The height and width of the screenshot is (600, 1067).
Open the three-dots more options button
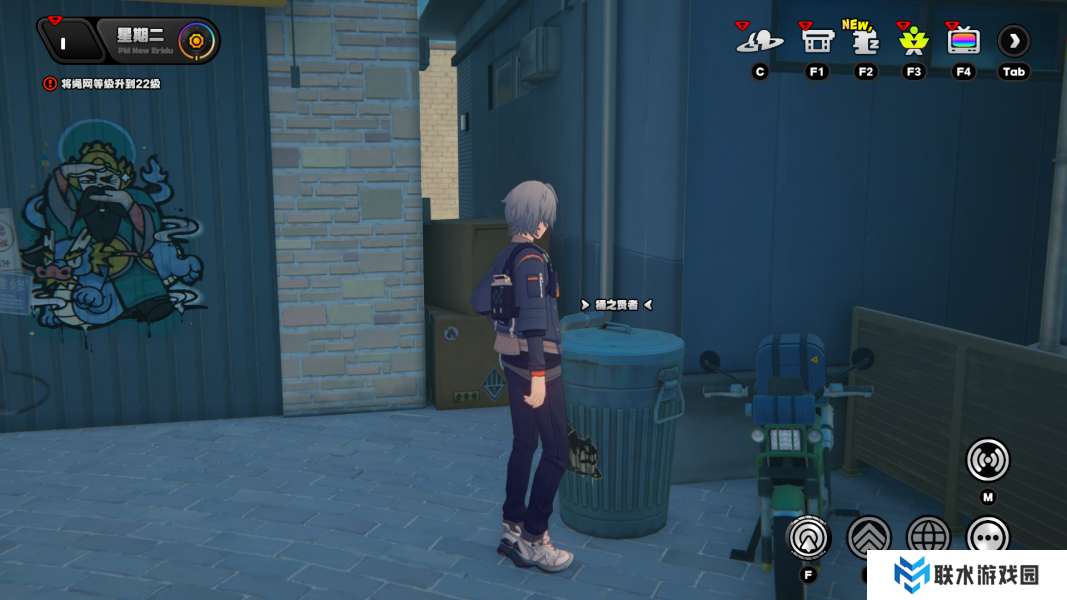tap(987, 537)
